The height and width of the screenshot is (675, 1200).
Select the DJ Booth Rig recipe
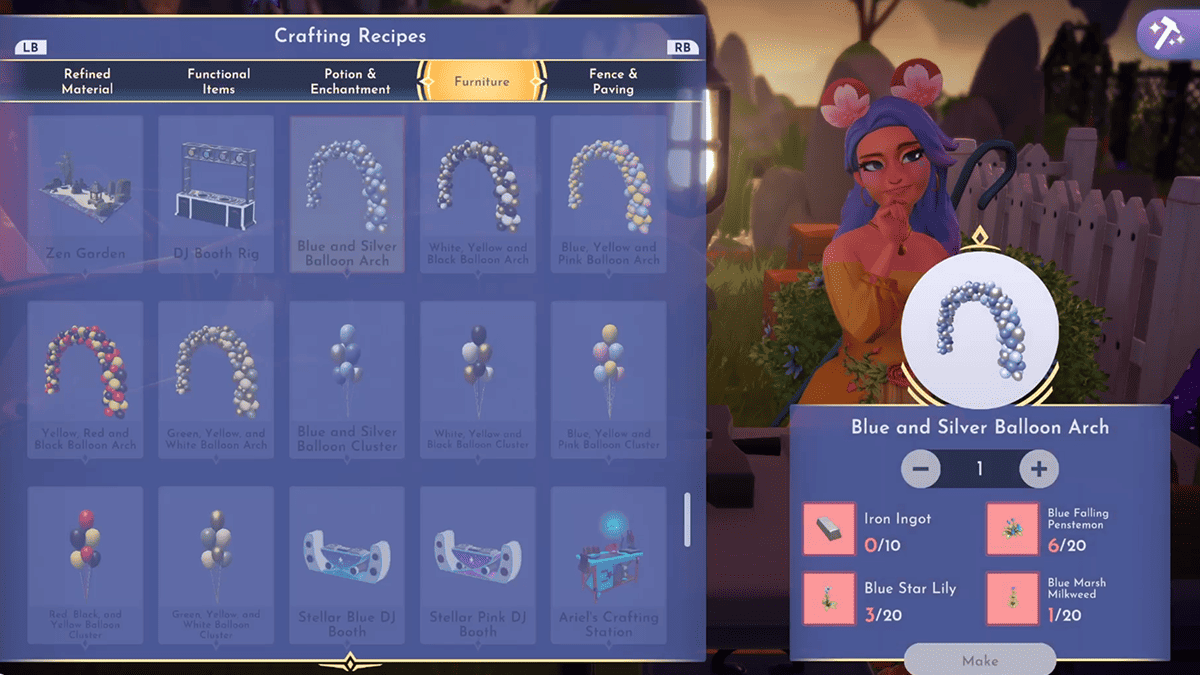click(x=216, y=193)
